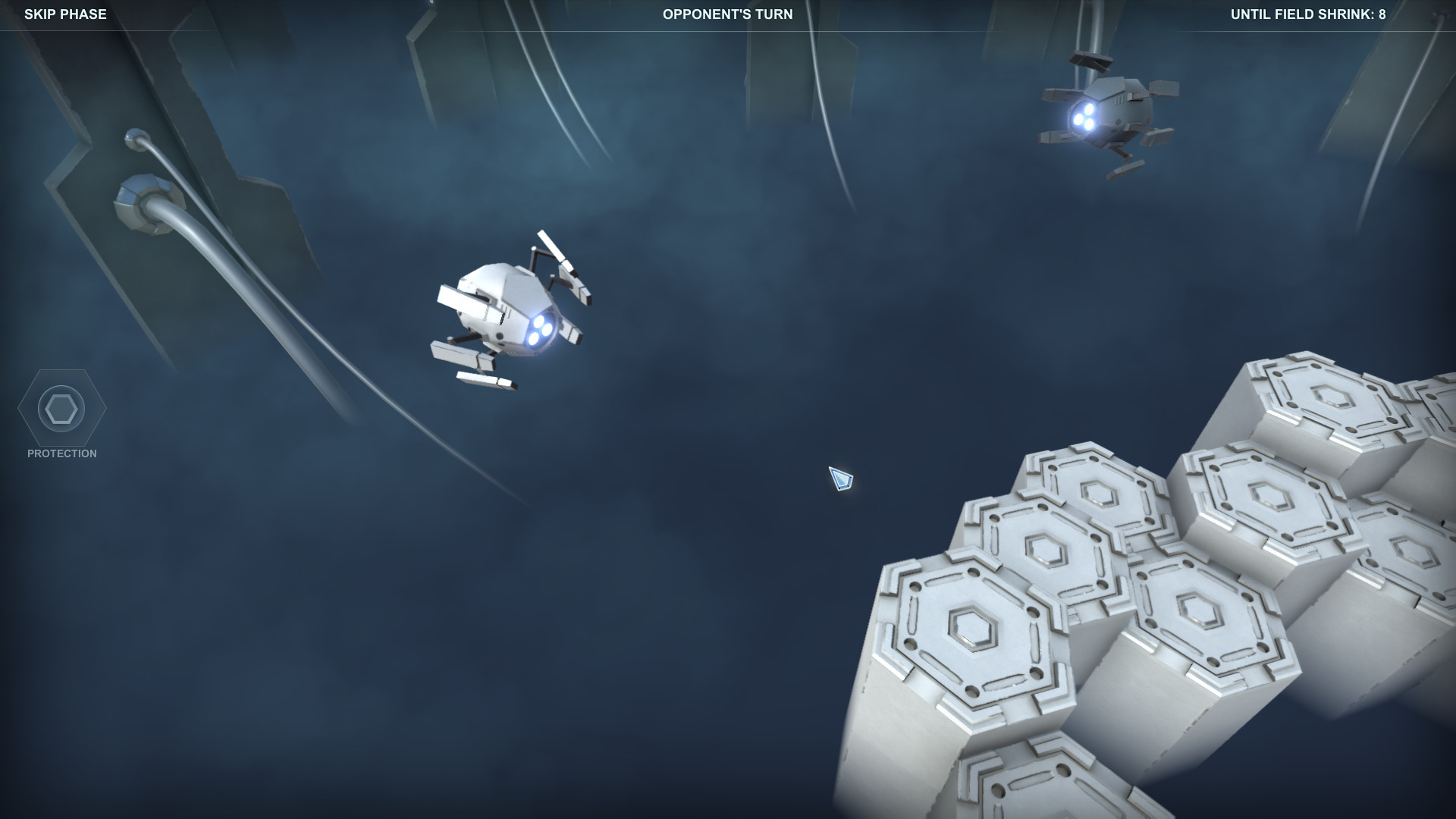Click the OPPONENT'S TURN header
This screenshot has height=819, width=1456.
(x=727, y=13)
